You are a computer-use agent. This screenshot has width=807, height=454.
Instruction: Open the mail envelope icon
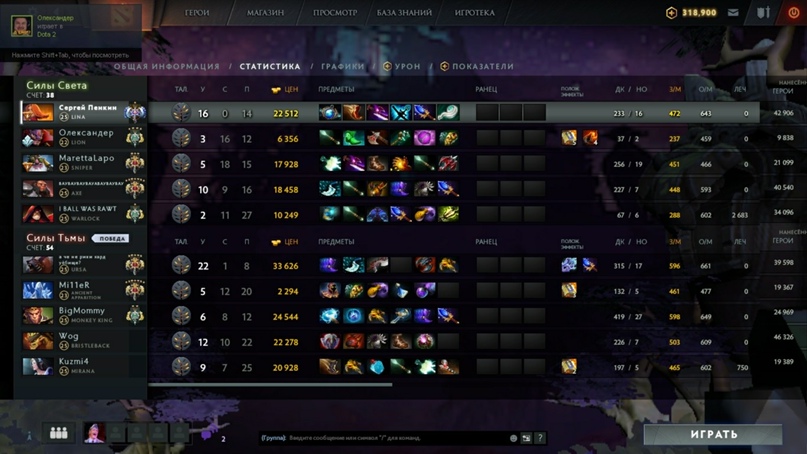(x=734, y=13)
